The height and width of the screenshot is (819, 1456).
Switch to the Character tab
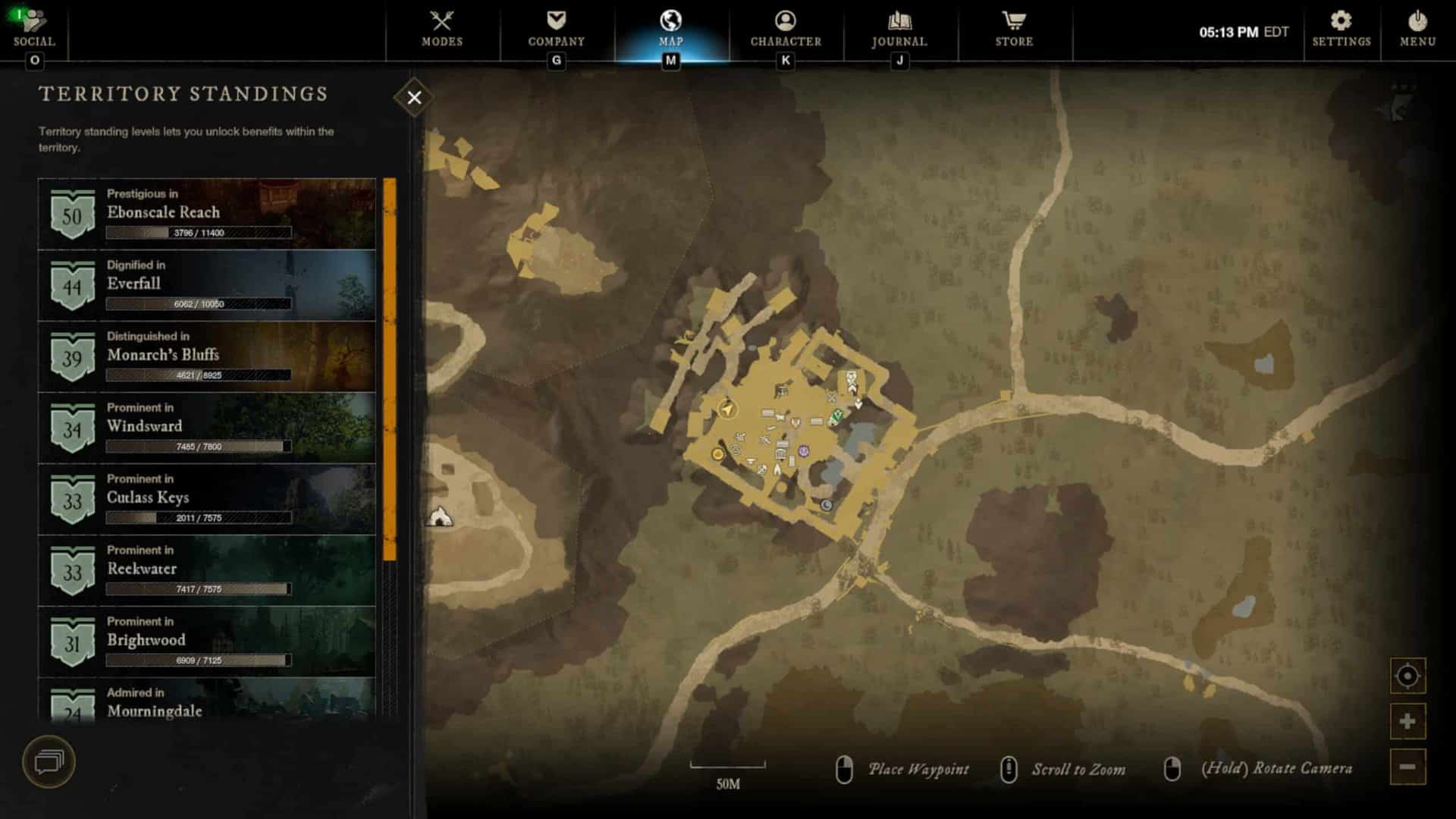pyautogui.click(x=785, y=30)
